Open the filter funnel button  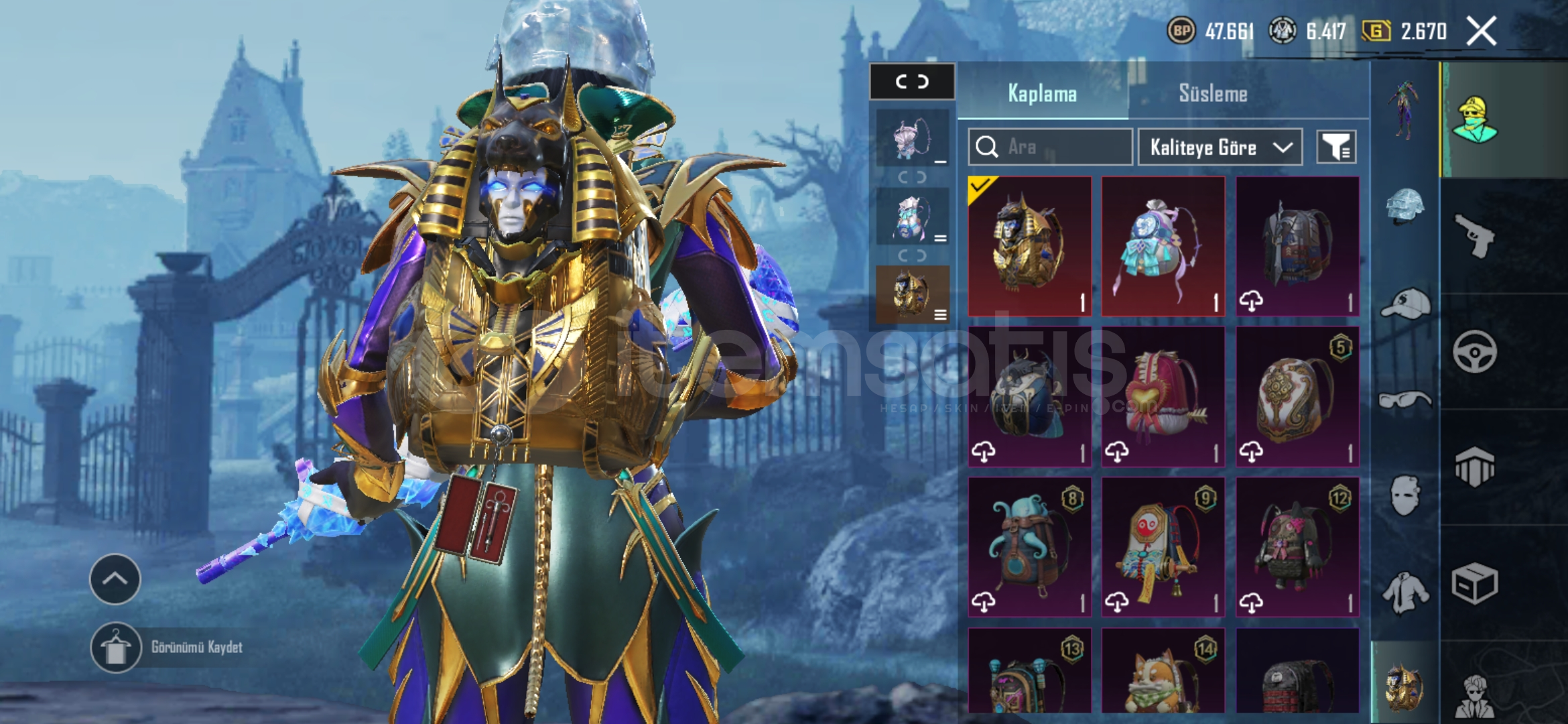coord(1336,147)
